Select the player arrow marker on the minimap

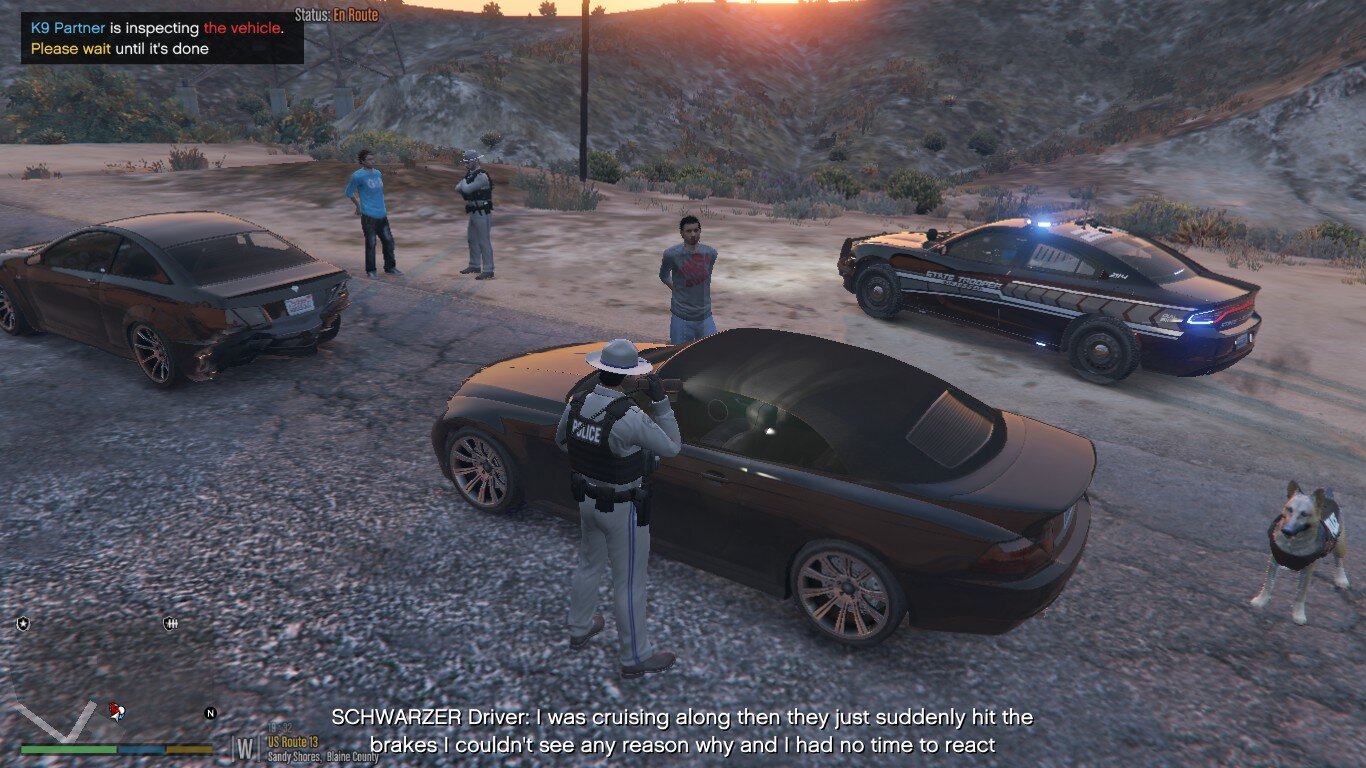click(116, 711)
